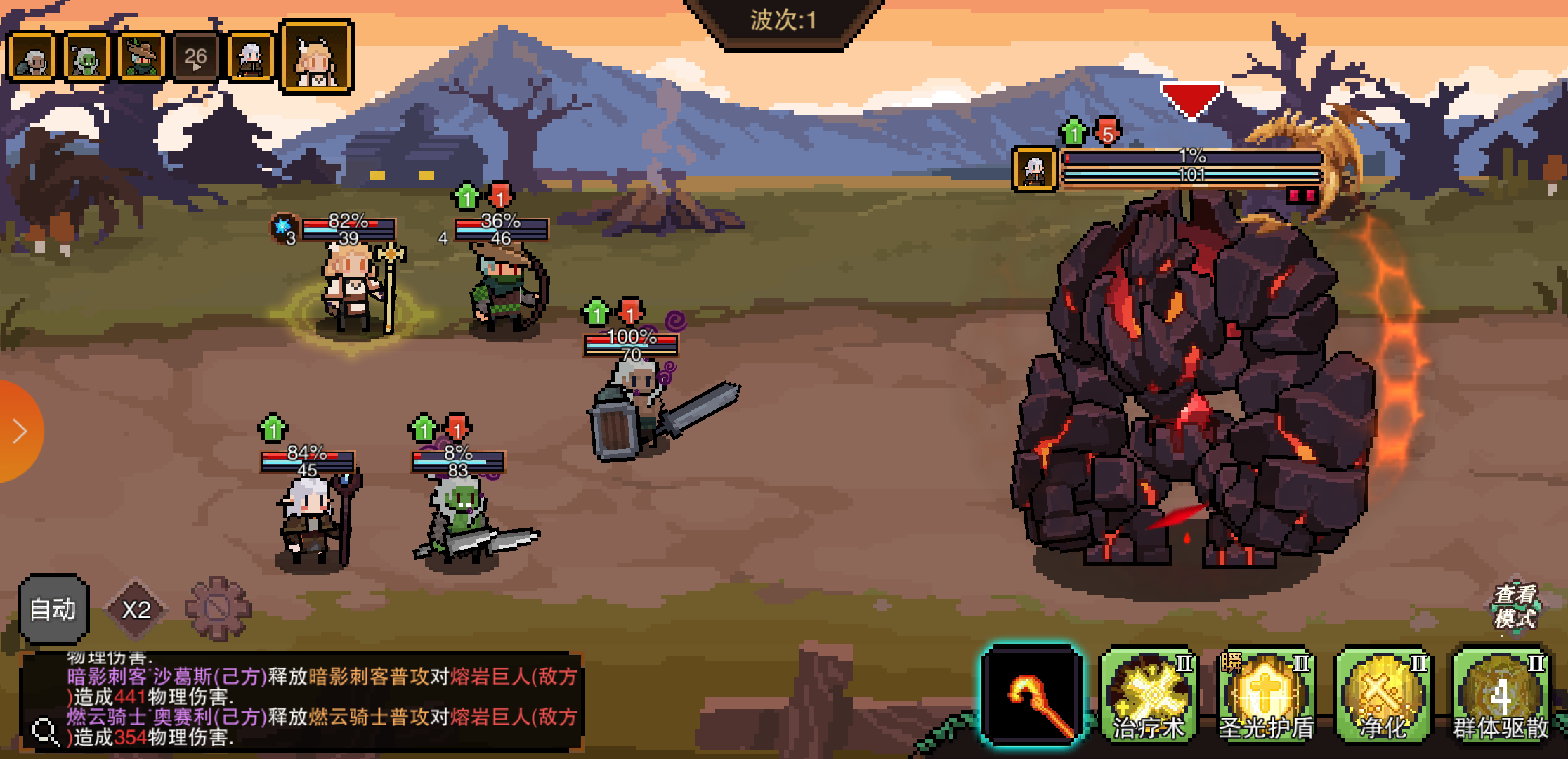The width and height of the screenshot is (1568, 759).
Task: Enter 查看模式 view mode
Action: [1515, 606]
